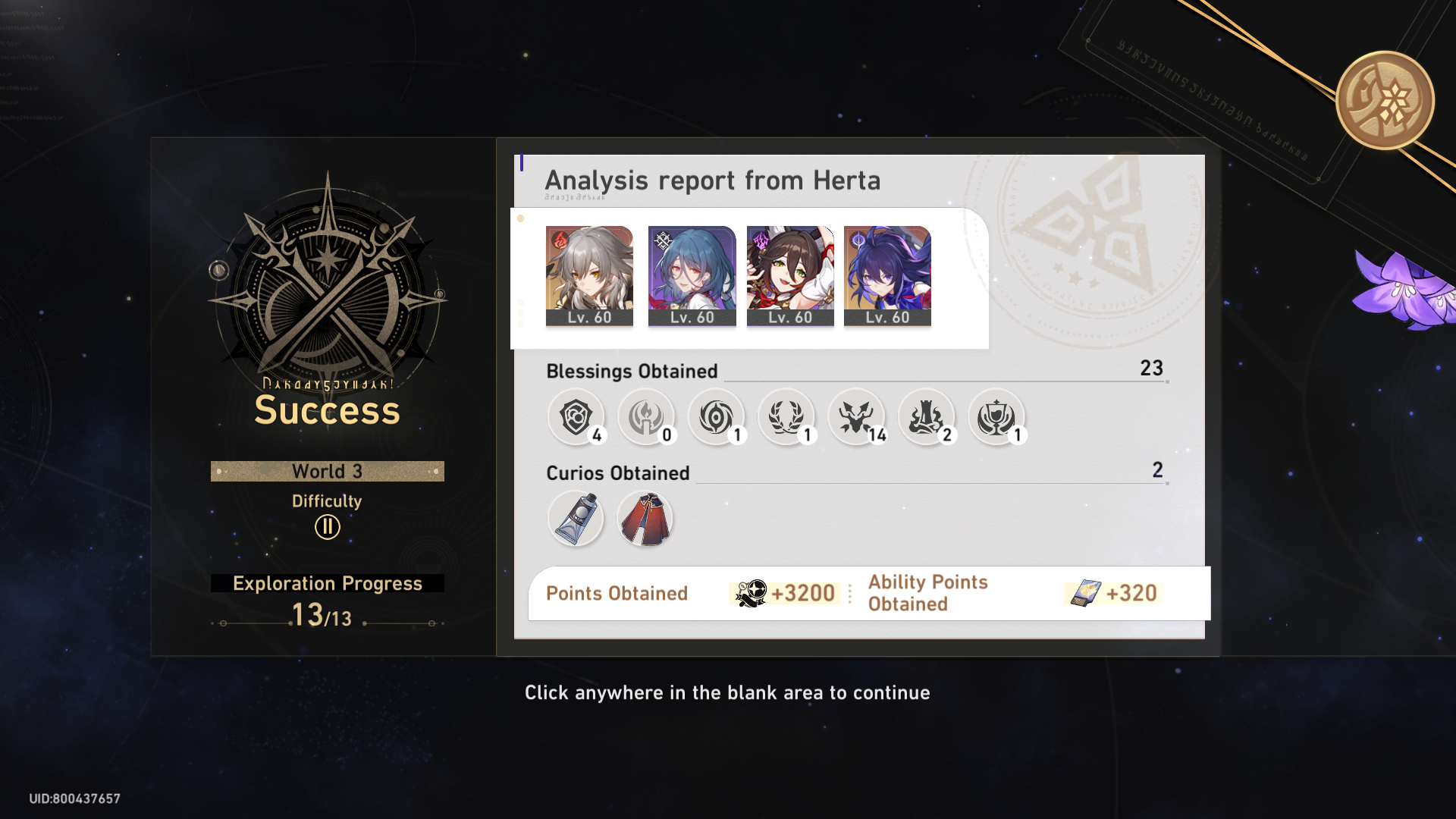
Task: Click the Remembrance blessing icon with count 0
Action: [x=647, y=417]
